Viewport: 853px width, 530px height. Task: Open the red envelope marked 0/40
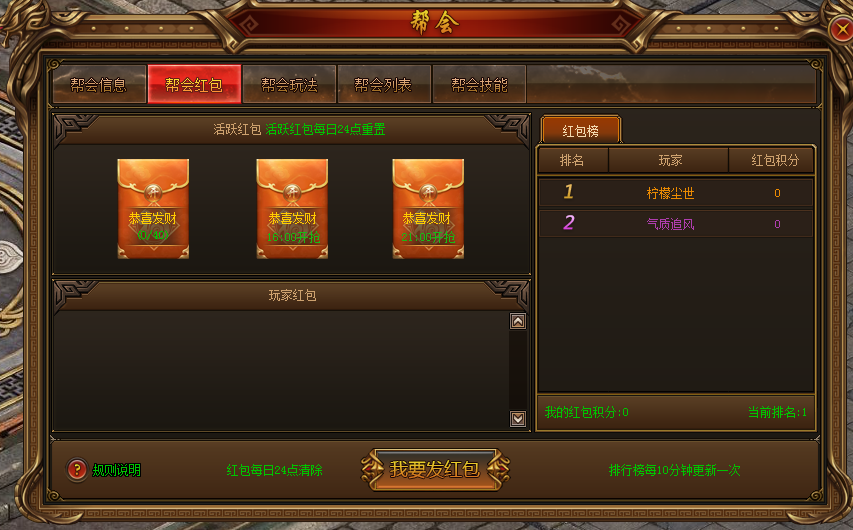click(153, 209)
